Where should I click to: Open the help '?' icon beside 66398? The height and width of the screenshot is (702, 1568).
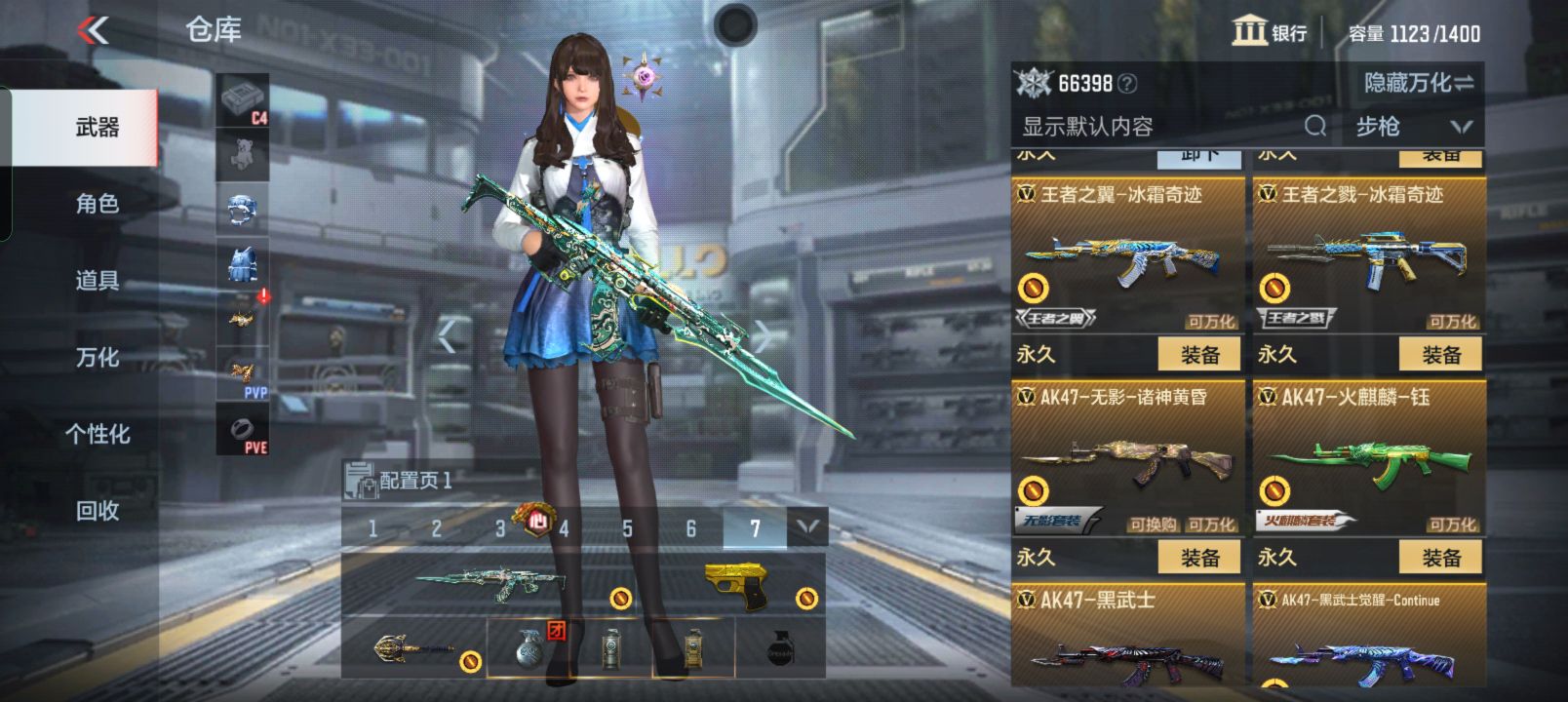pyautogui.click(x=1126, y=84)
